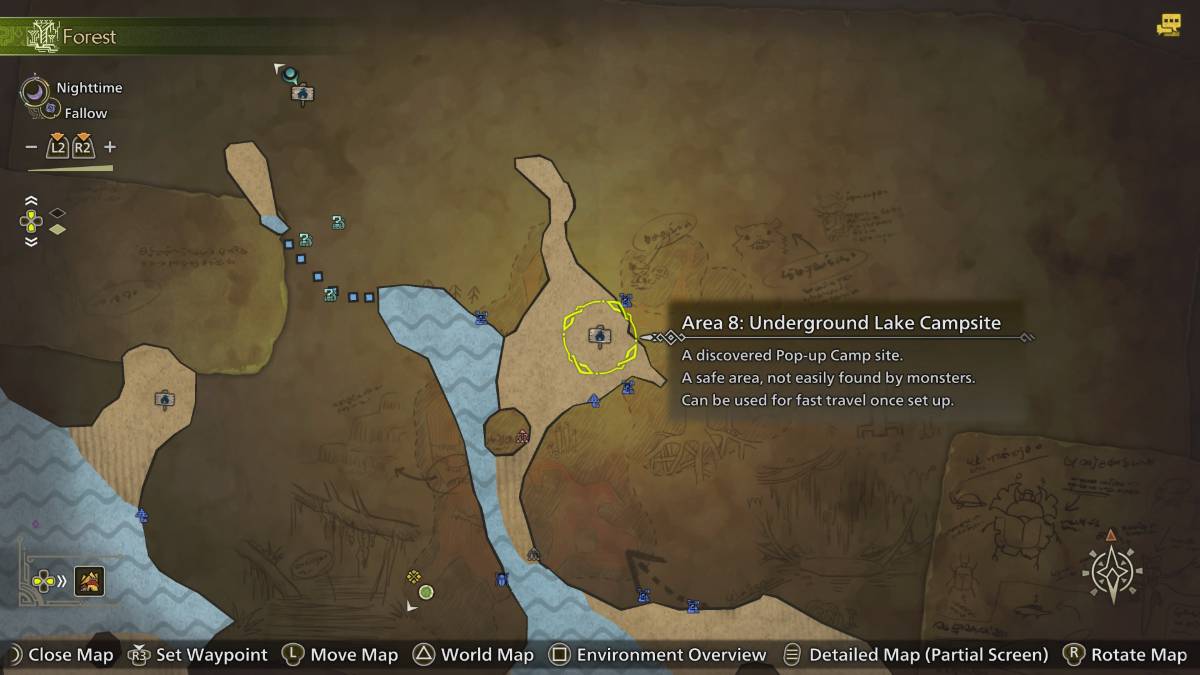This screenshot has width=1200, height=675.
Task: Click the green circle map marker
Action: tap(426, 592)
